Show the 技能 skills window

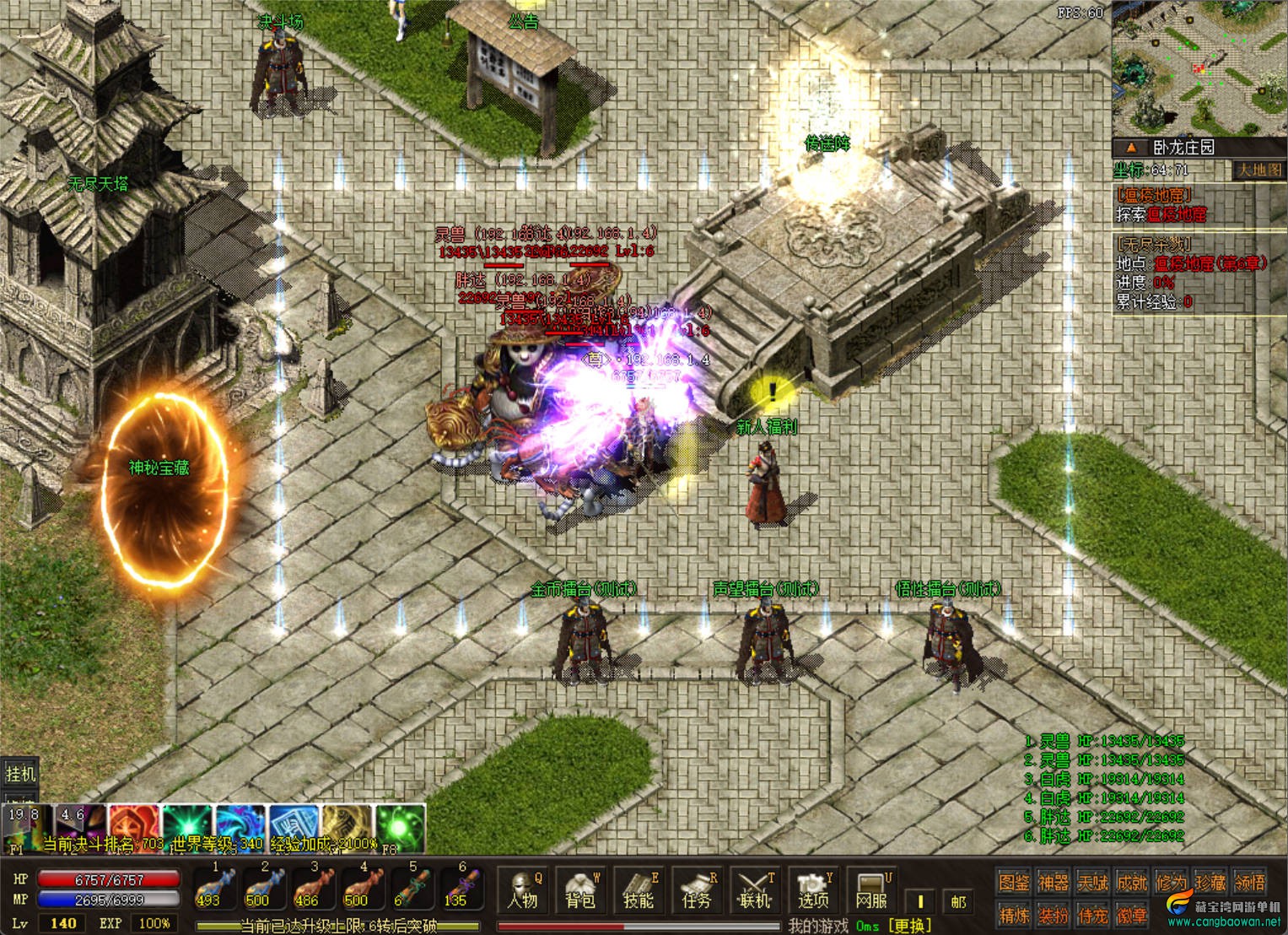point(639,891)
